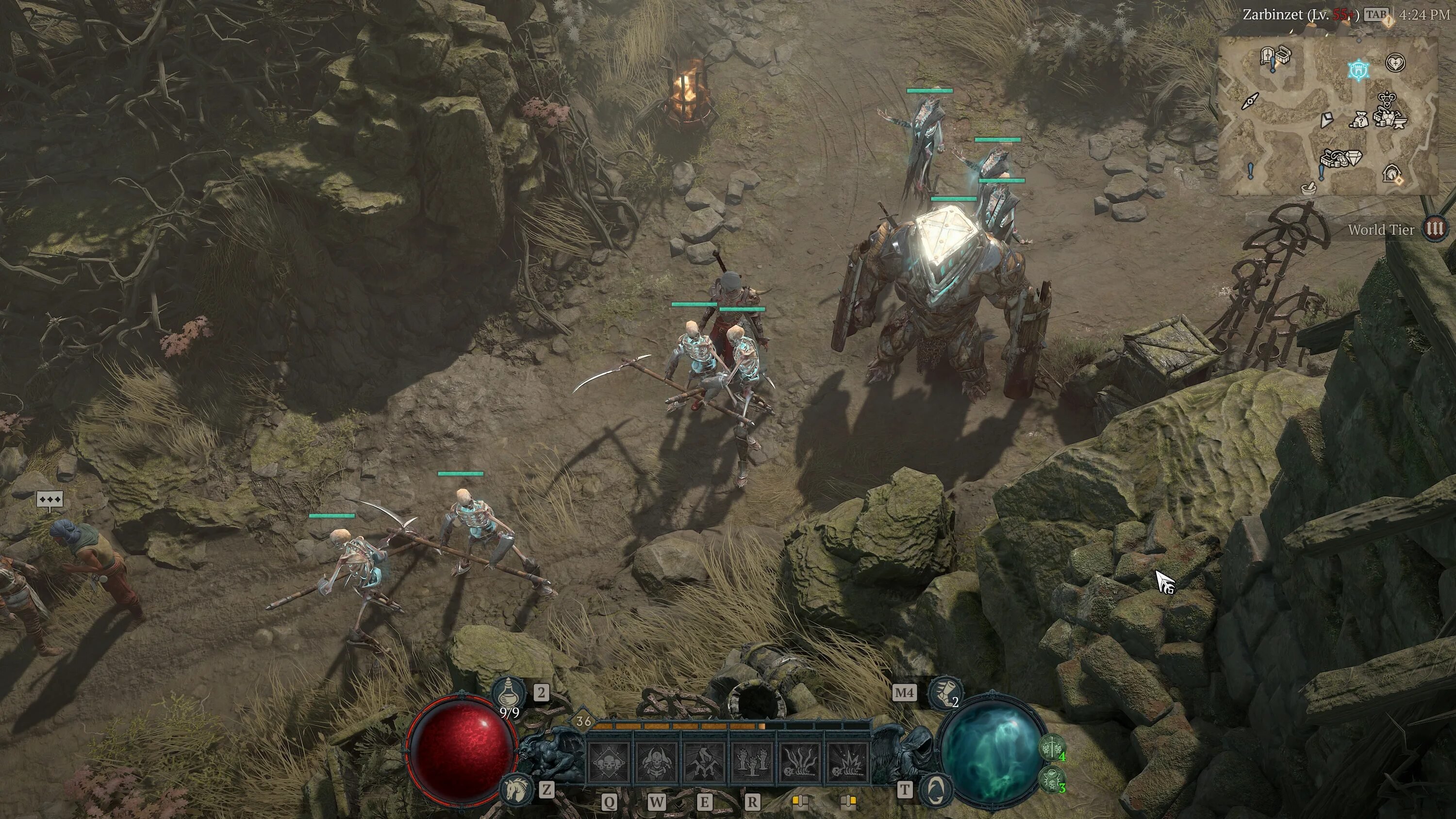Open the speech bubble above the NPC
The width and height of the screenshot is (1456, 819).
click(50, 500)
